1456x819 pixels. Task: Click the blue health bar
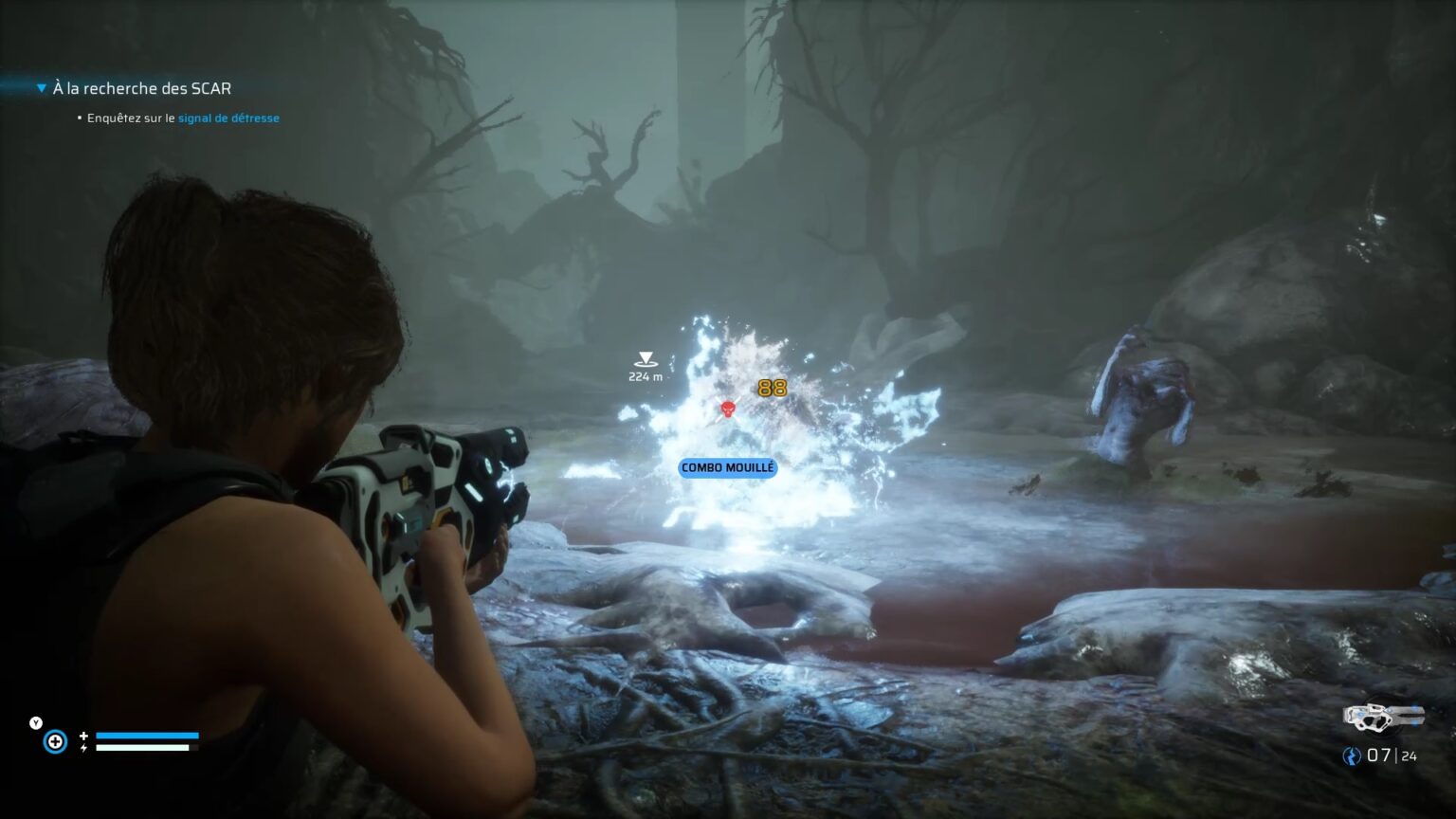(148, 735)
